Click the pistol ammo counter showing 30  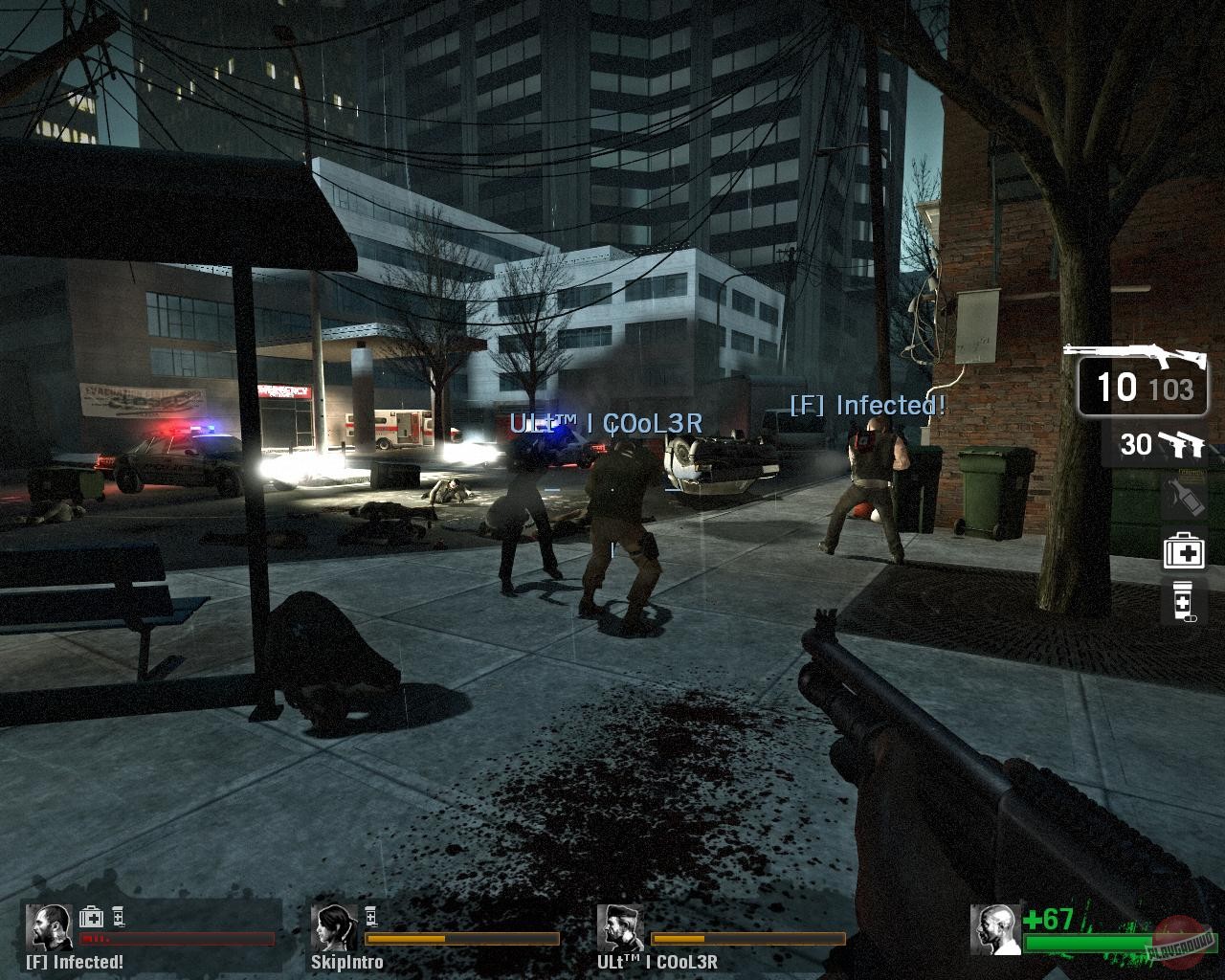[1136, 443]
